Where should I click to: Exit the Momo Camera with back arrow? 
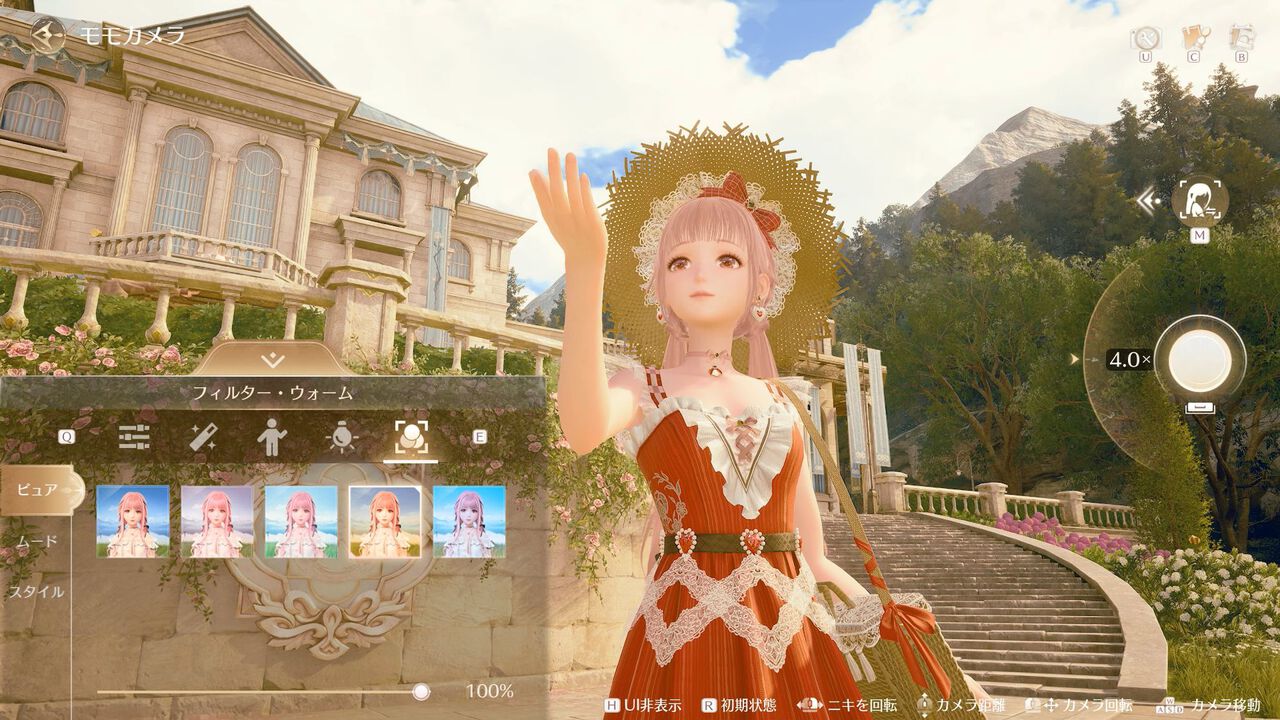46,34
